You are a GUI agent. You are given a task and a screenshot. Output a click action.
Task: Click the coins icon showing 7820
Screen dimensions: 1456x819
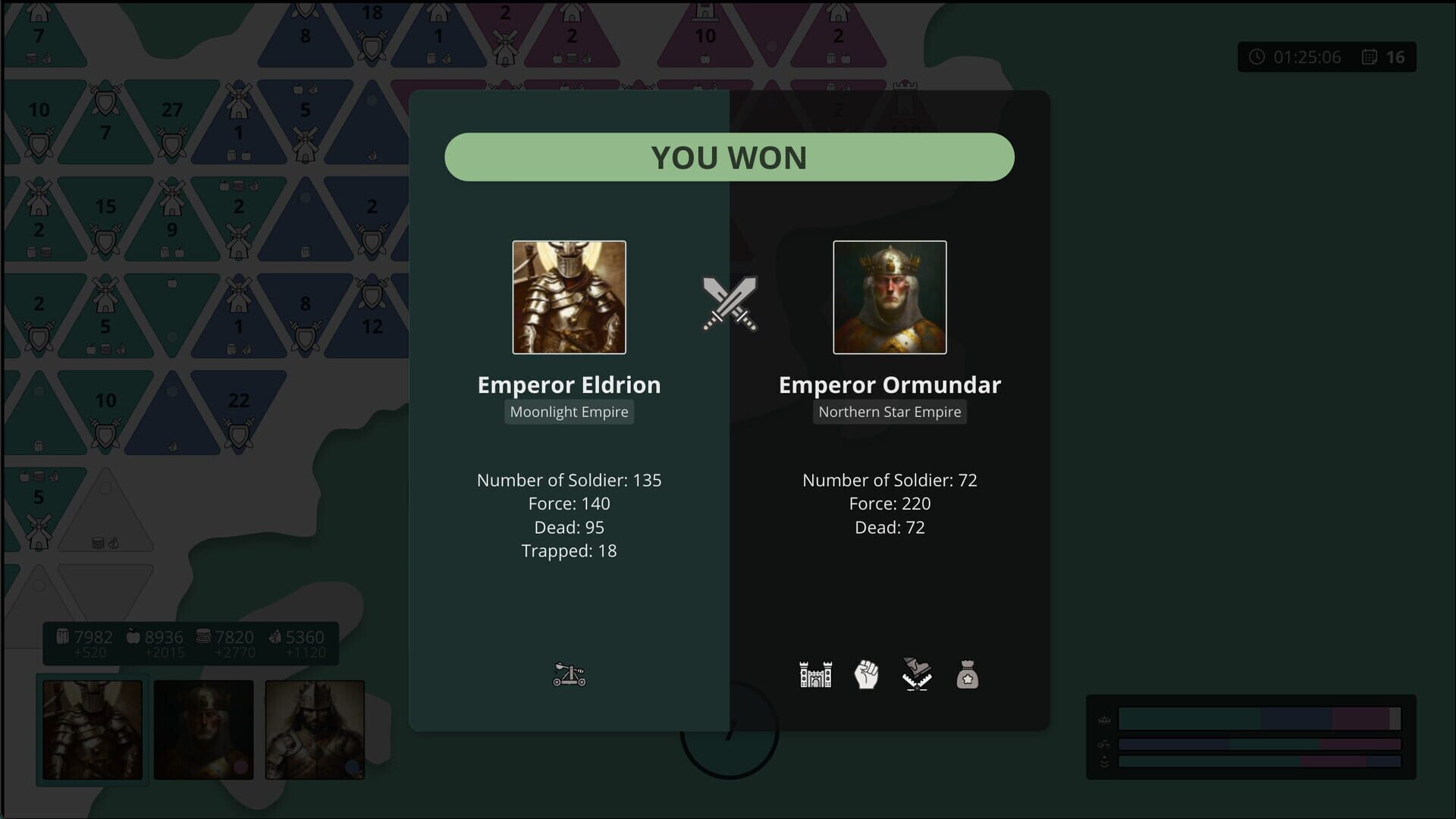202,637
